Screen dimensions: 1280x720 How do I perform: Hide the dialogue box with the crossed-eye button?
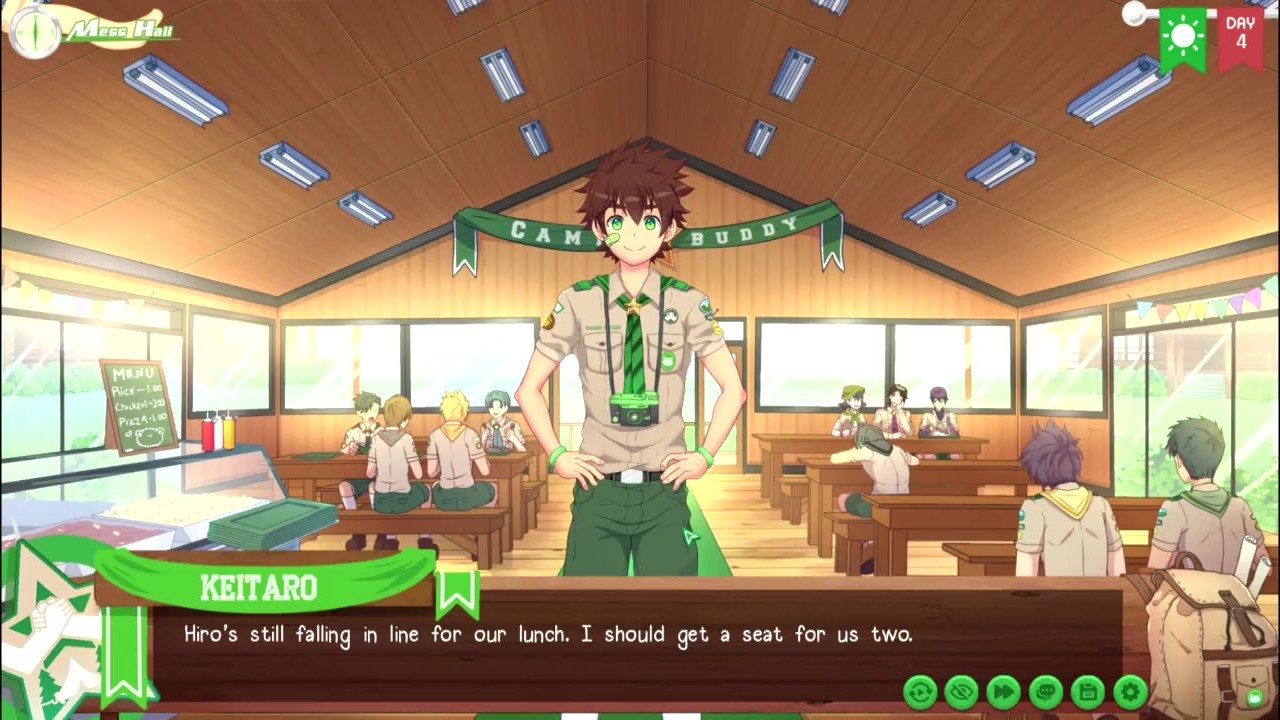(962, 691)
